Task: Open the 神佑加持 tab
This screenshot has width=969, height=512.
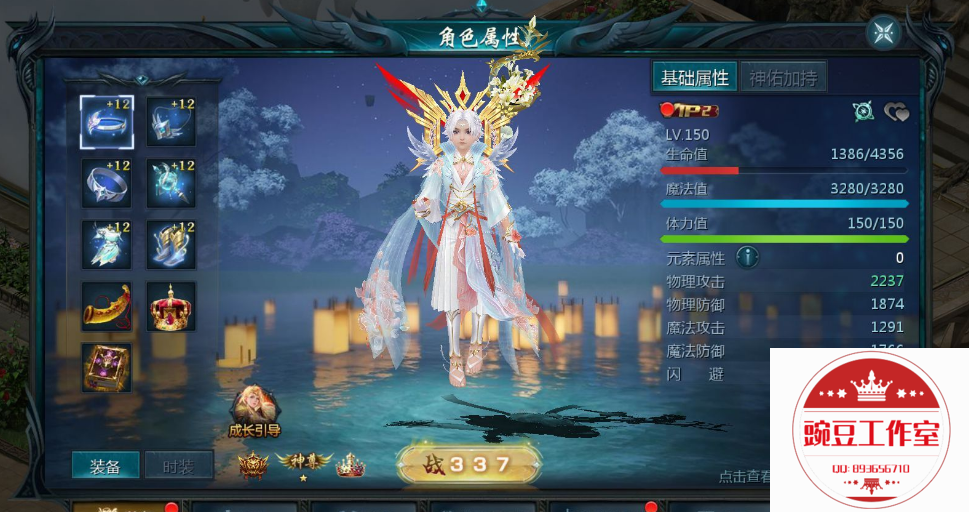Action: tap(784, 77)
